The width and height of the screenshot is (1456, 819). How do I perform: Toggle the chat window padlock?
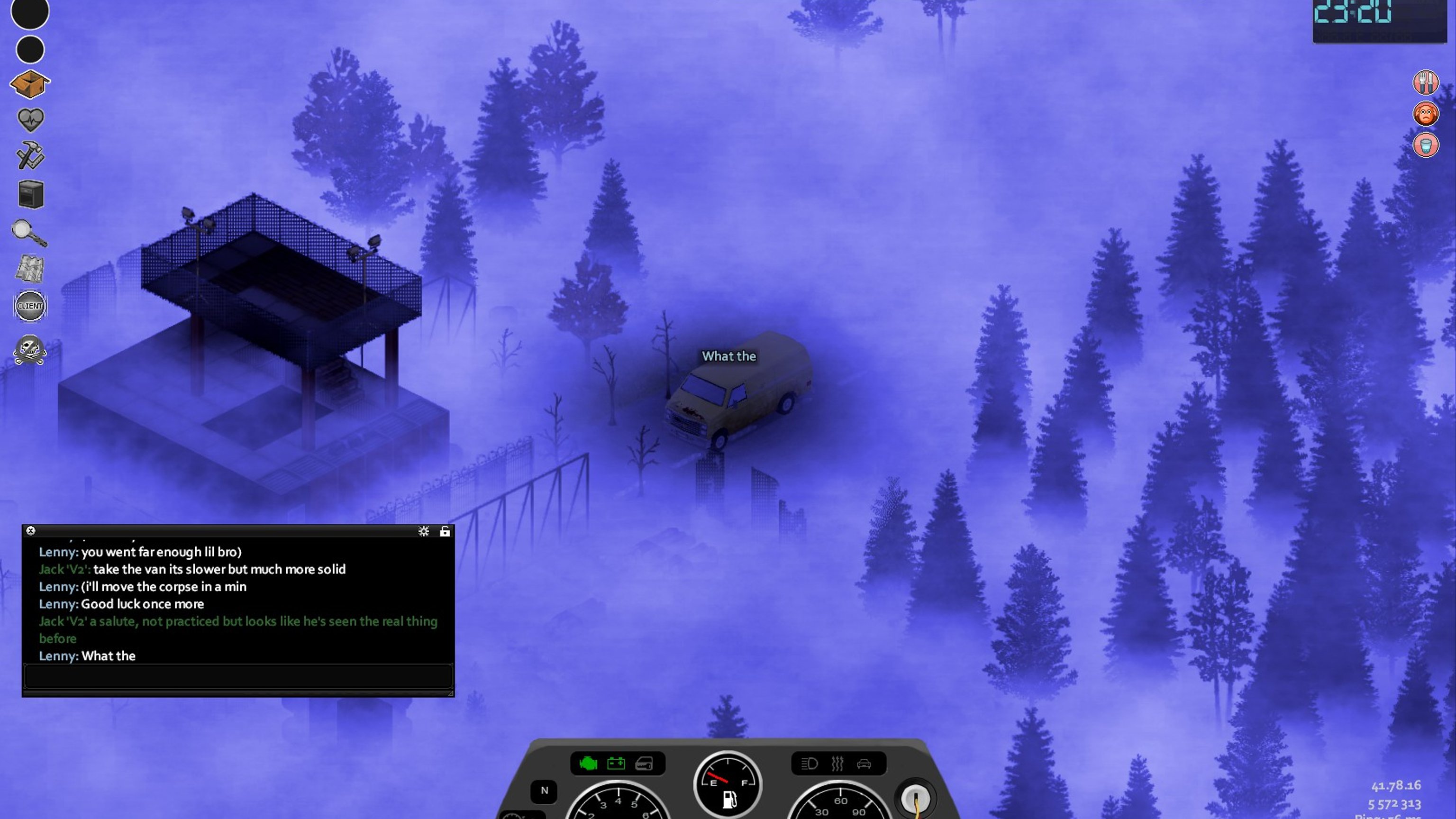tap(445, 531)
